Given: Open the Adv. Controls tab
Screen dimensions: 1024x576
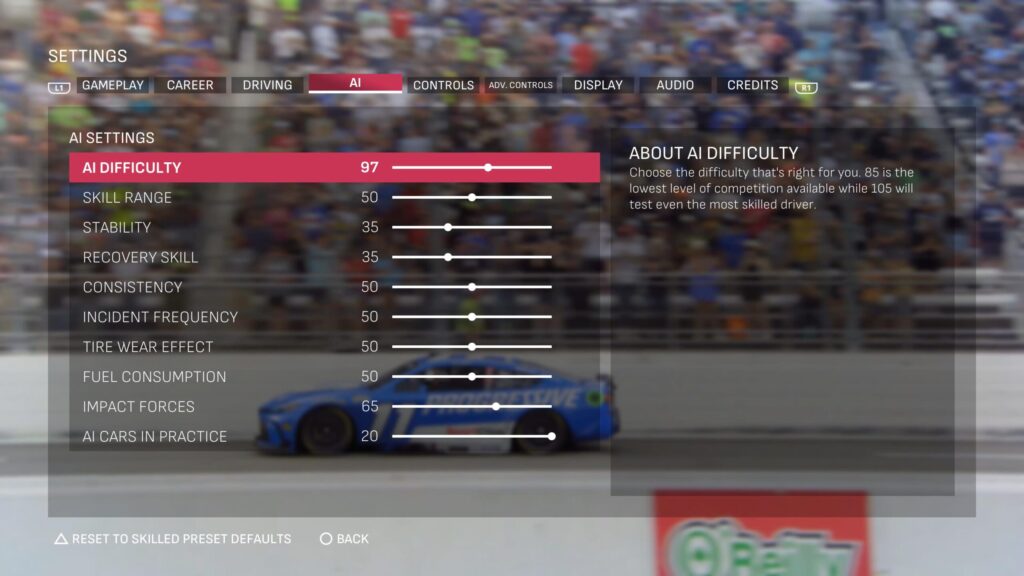Looking at the screenshot, I should 520,85.
